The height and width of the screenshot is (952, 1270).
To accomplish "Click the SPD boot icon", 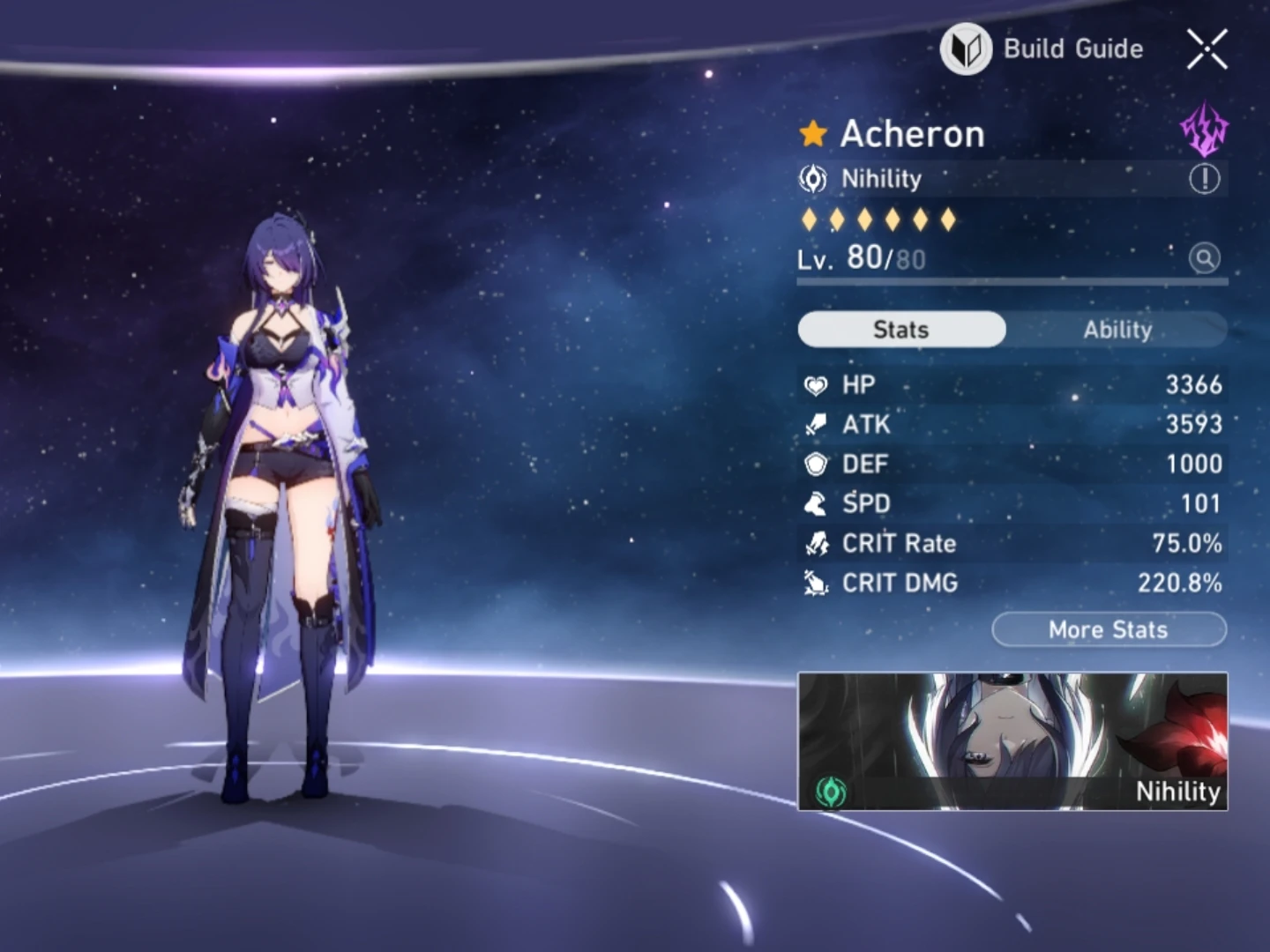I will click(817, 503).
